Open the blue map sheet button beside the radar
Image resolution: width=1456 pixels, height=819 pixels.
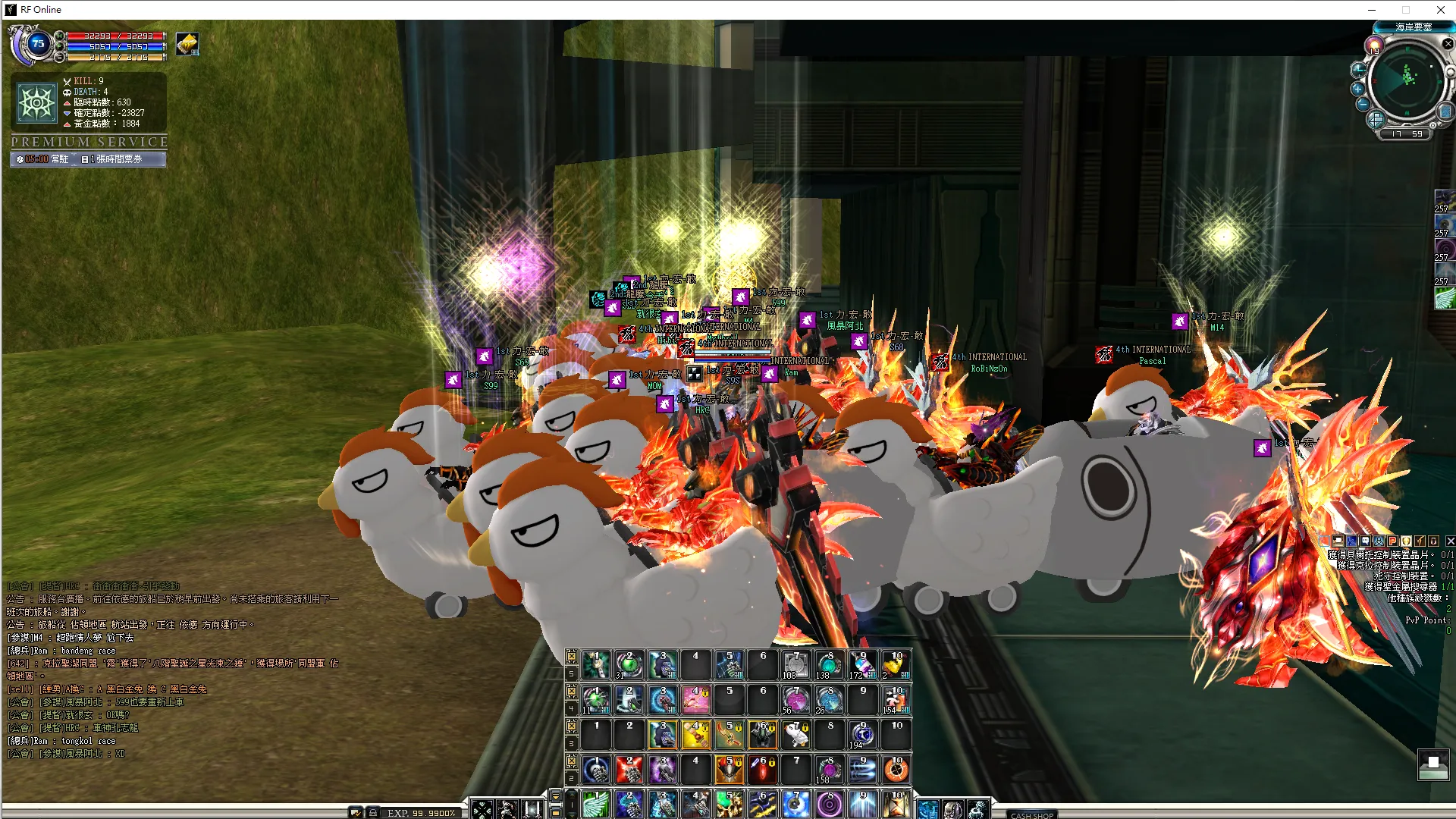[x=1445, y=112]
